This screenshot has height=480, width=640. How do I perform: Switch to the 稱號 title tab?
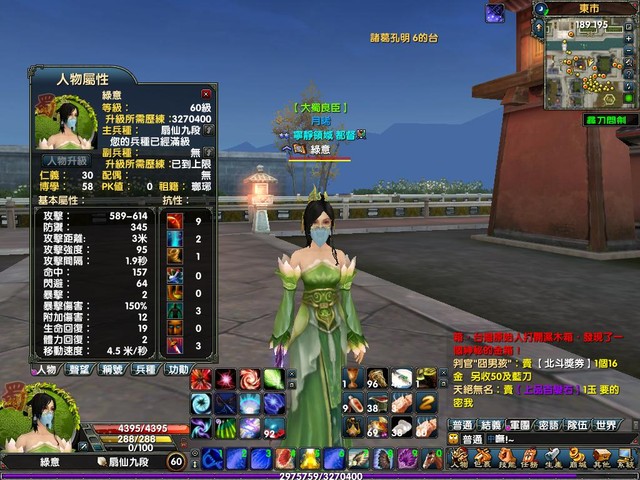(x=113, y=369)
